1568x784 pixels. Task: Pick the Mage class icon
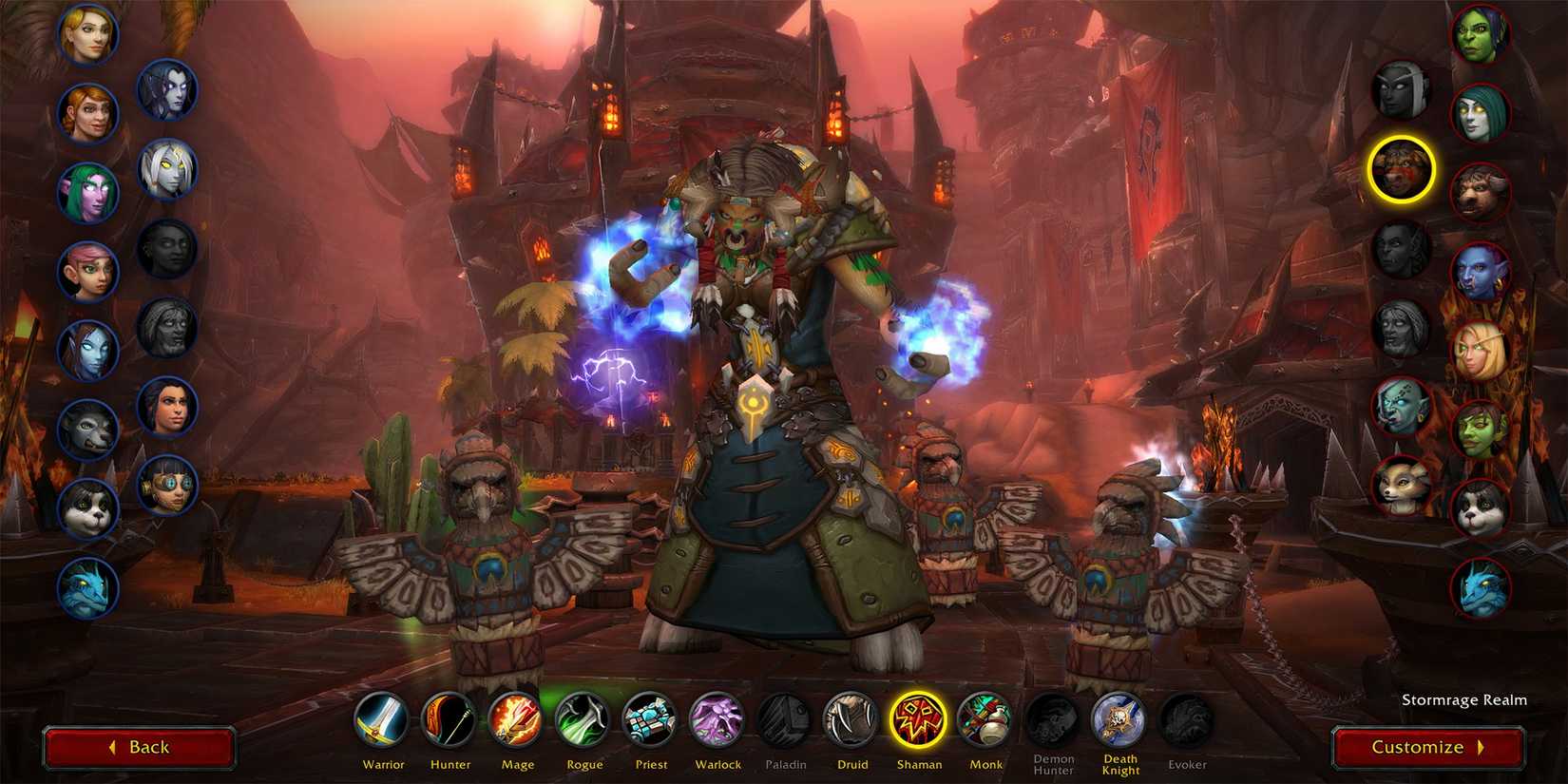516,720
